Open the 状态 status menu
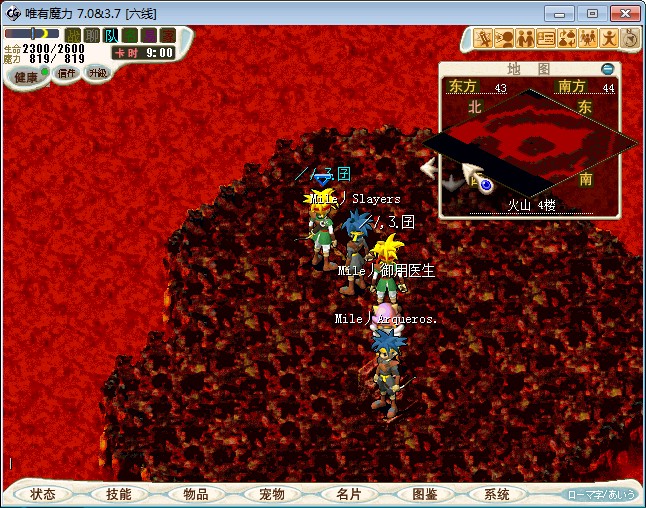This screenshot has width=646, height=508. click(x=43, y=494)
